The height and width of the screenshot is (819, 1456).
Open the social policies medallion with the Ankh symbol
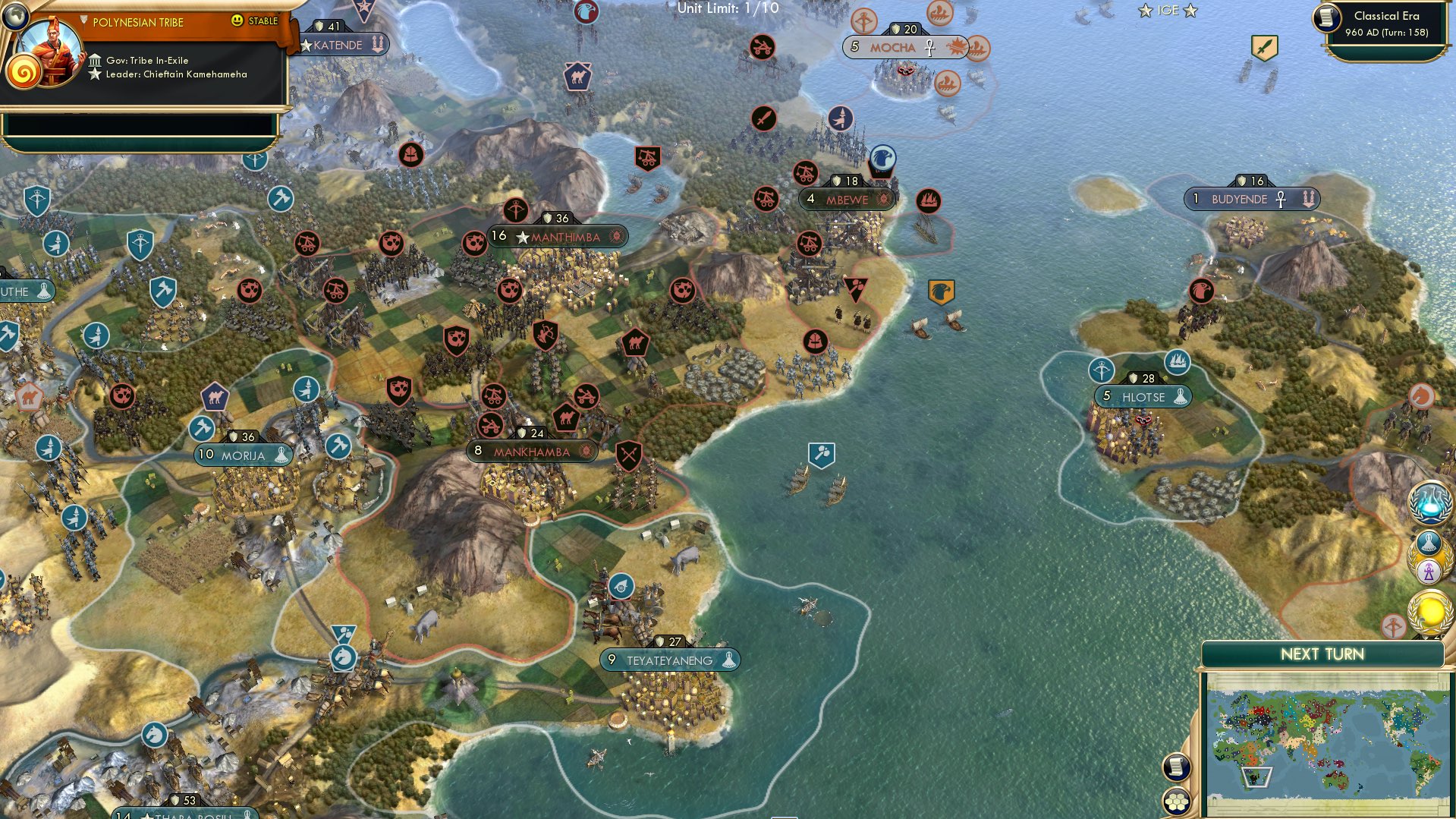[1429, 571]
